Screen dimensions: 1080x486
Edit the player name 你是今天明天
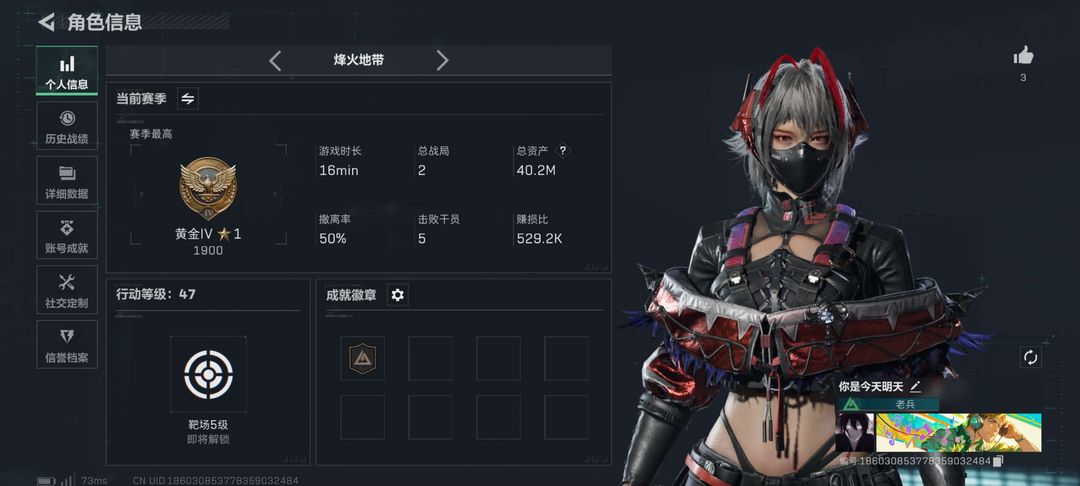click(915, 386)
